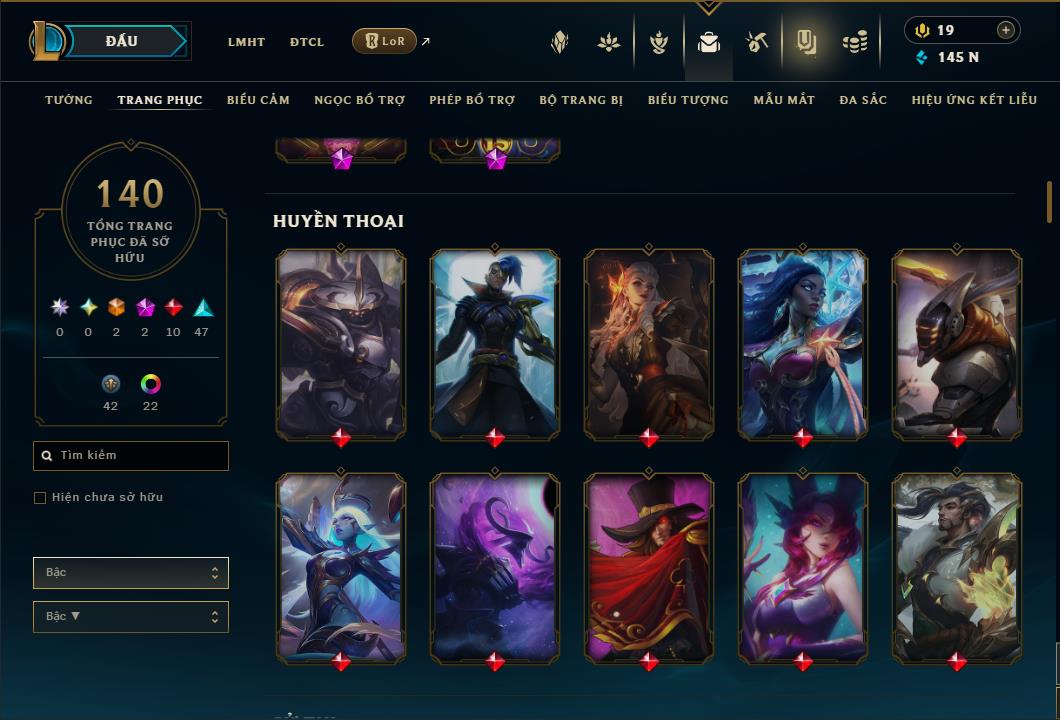Open the LoR external link
The width and height of the screenshot is (1060, 720).
pyautogui.click(x=385, y=41)
